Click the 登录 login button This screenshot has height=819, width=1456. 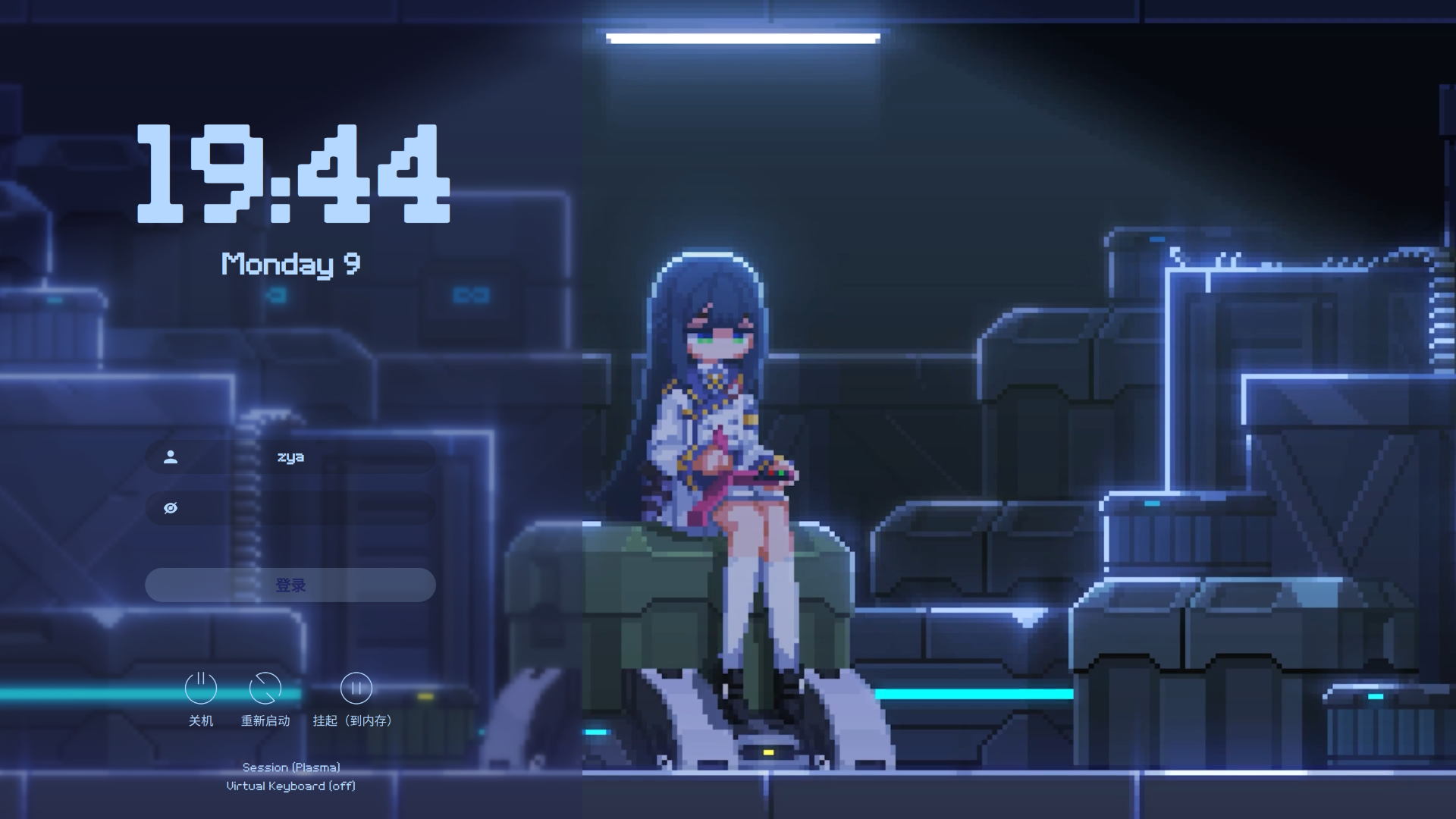(290, 585)
